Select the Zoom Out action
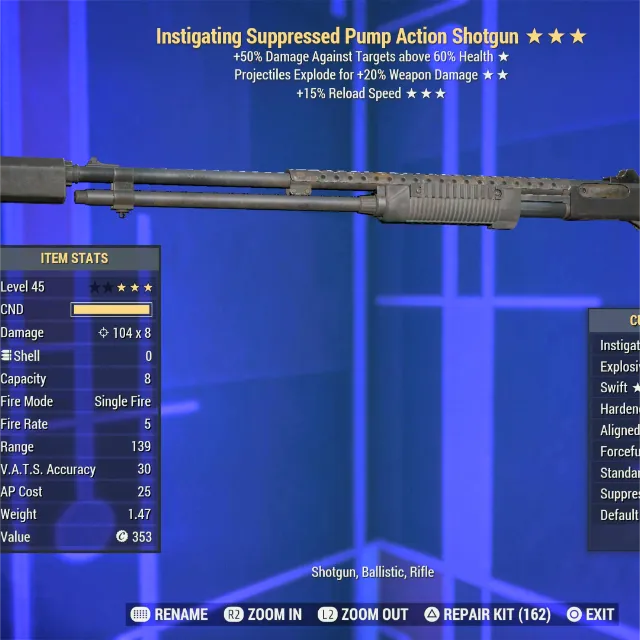 pyautogui.click(x=363, y=614)
